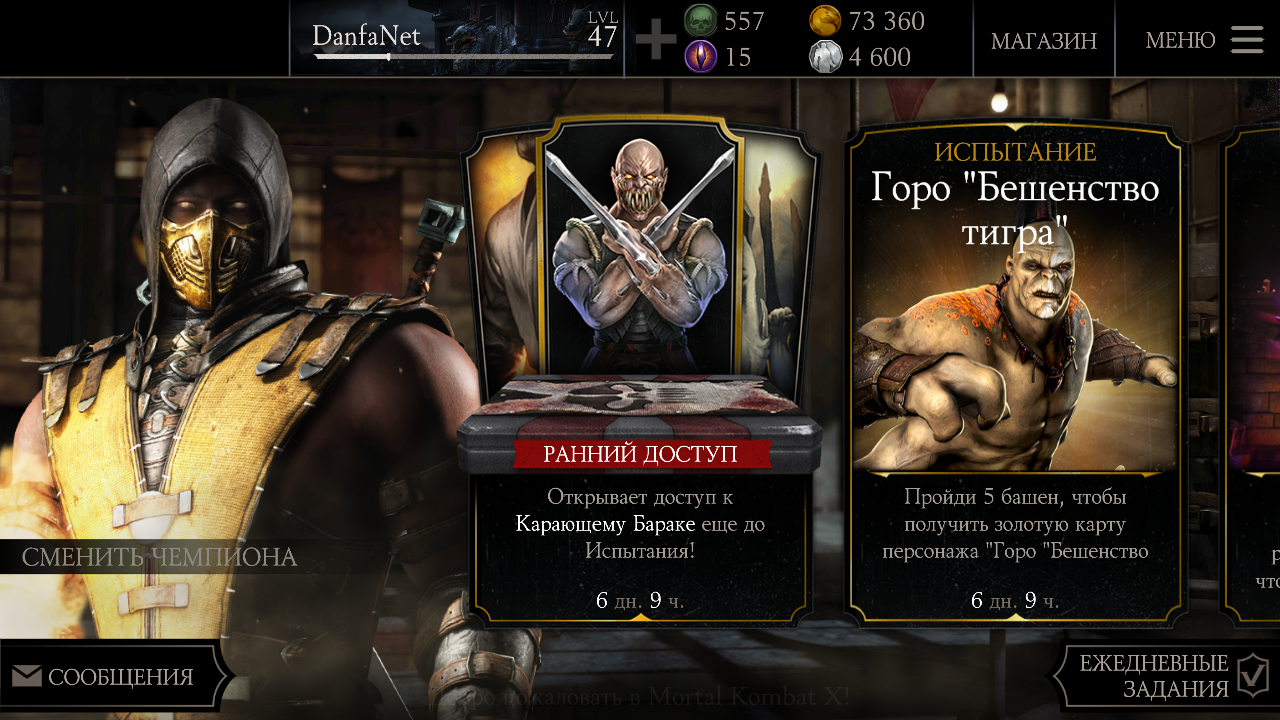Screen dimensions: 1280x720
Task: Select the Ранний доступ Baraka pack card
Action: coord(640,370)
